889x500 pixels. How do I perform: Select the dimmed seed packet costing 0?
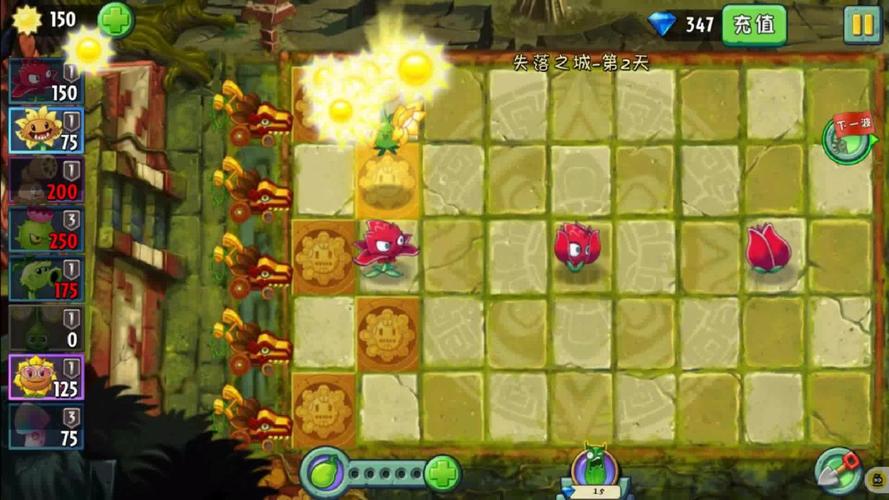click(45, 327)
